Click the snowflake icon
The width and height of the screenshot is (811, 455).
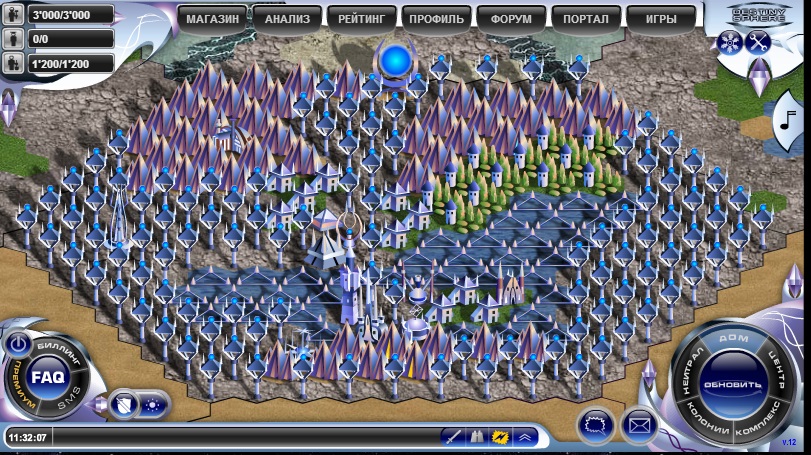729,42
